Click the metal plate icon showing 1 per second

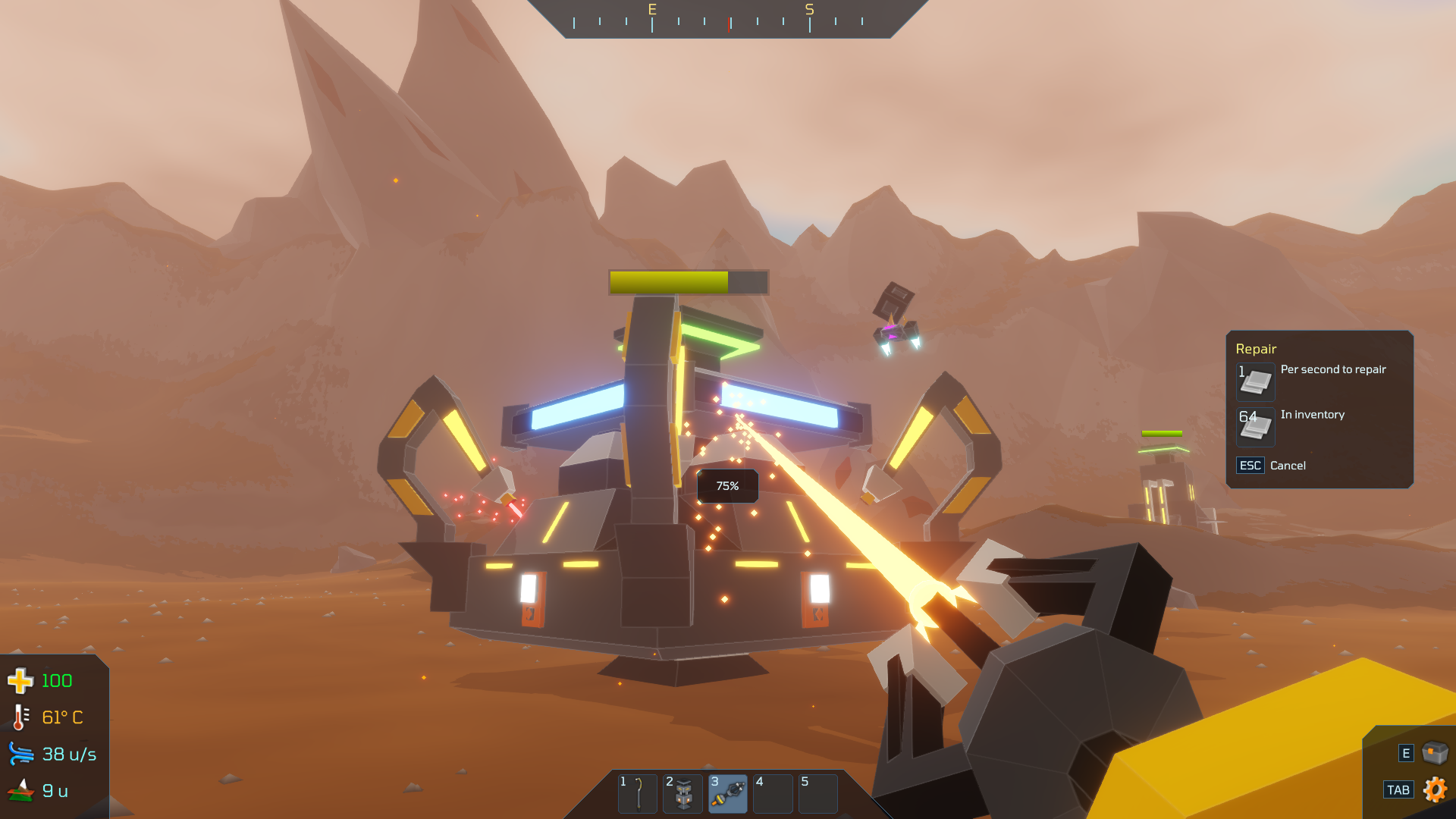(x=1255, y=381)
